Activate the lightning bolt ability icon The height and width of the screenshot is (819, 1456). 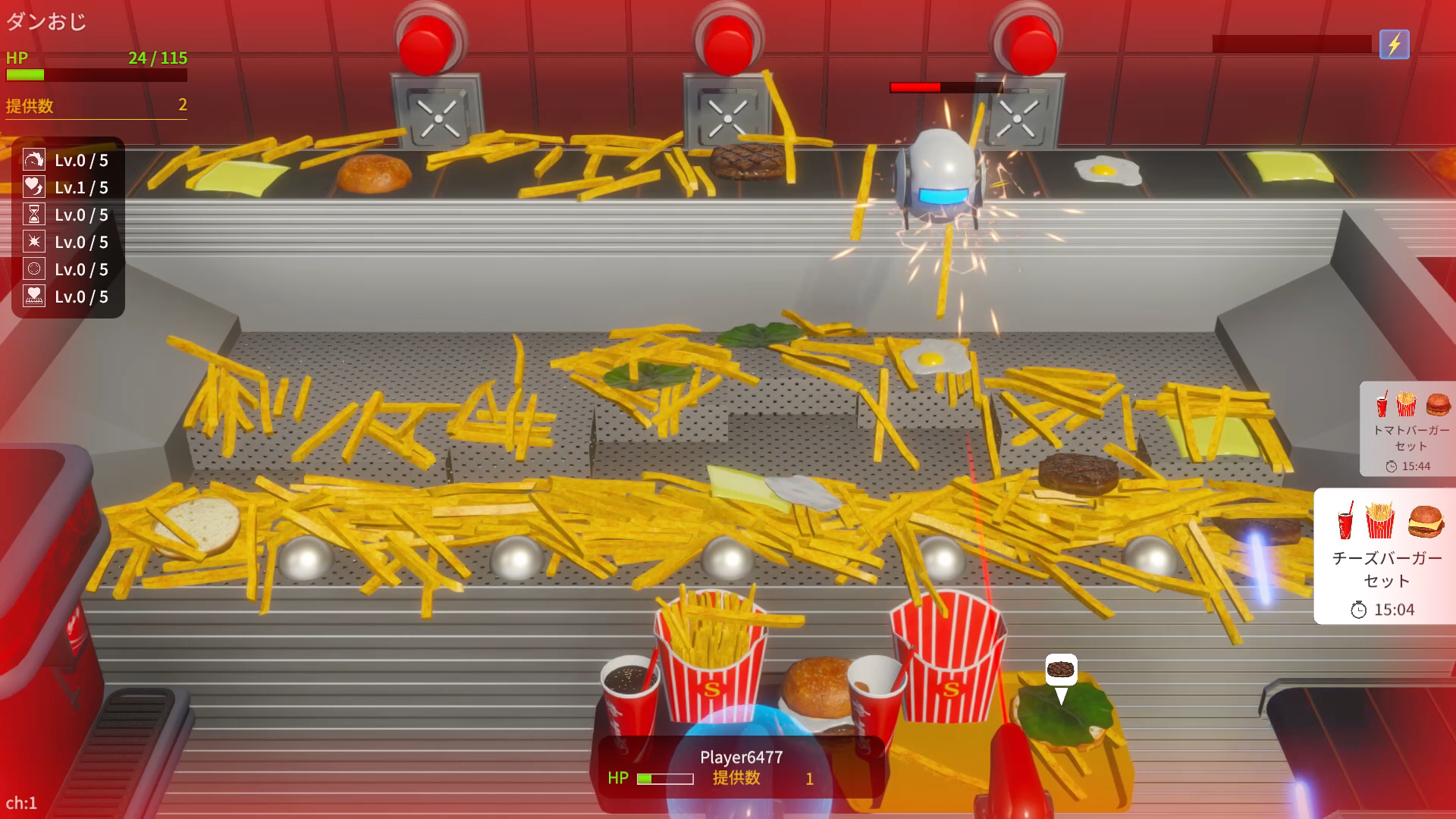coord(1394,45)
